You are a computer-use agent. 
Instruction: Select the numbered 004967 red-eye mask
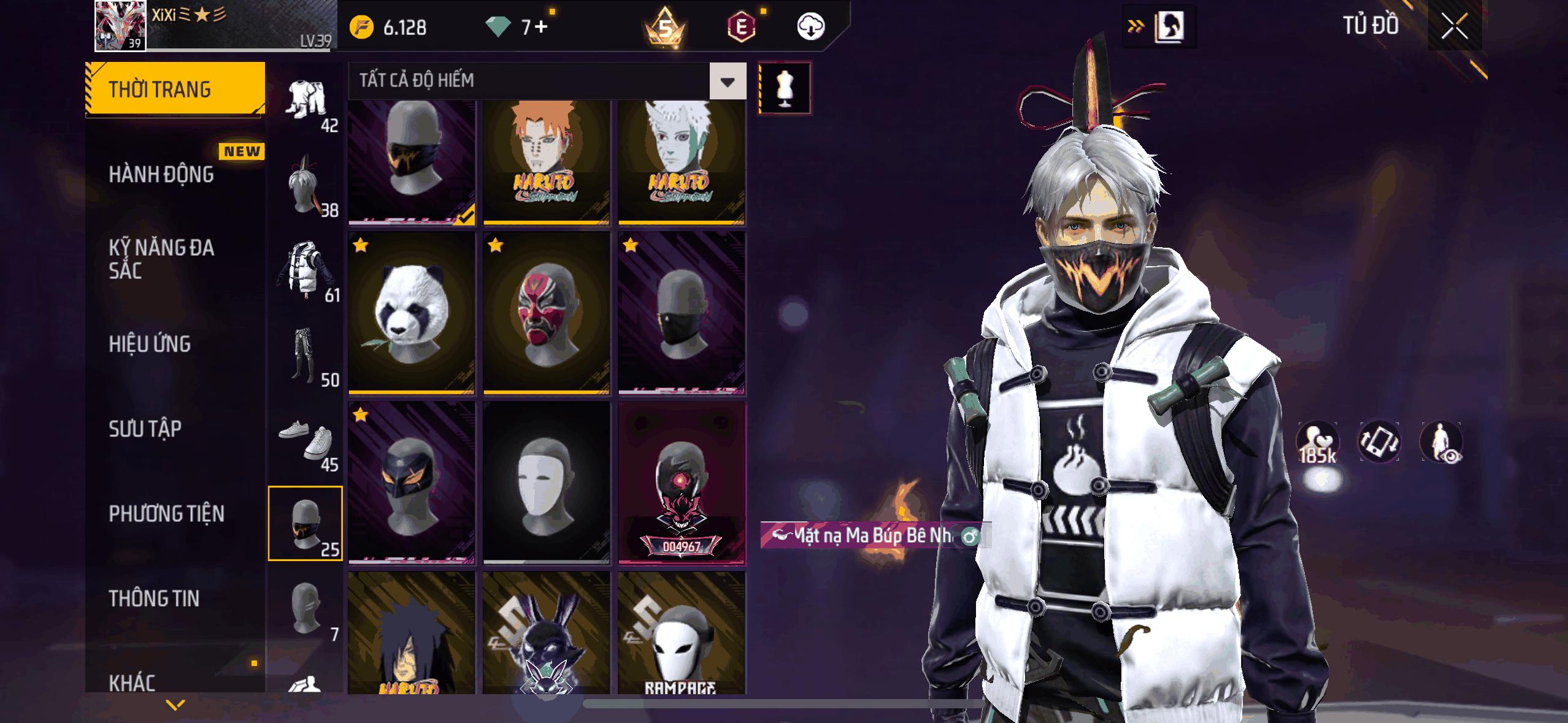(682, 483)
